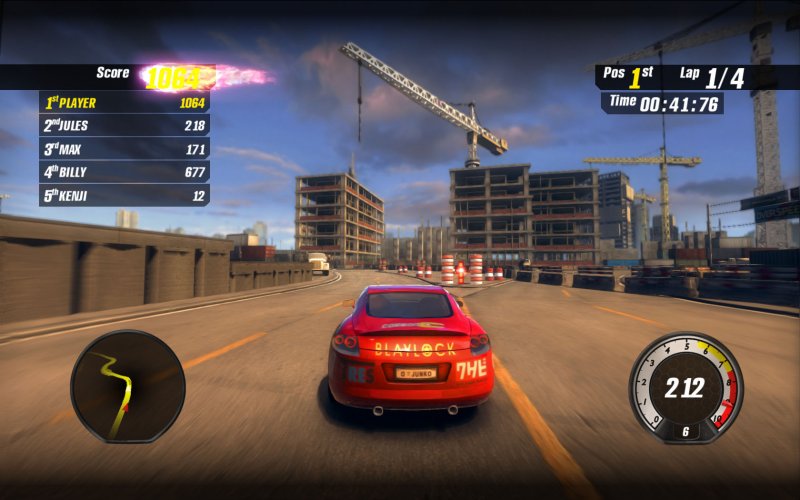Pick KENJI's row in the standings
Image resolution: width=800 pixels, height=500 pixels.
[x=124, y=196]
